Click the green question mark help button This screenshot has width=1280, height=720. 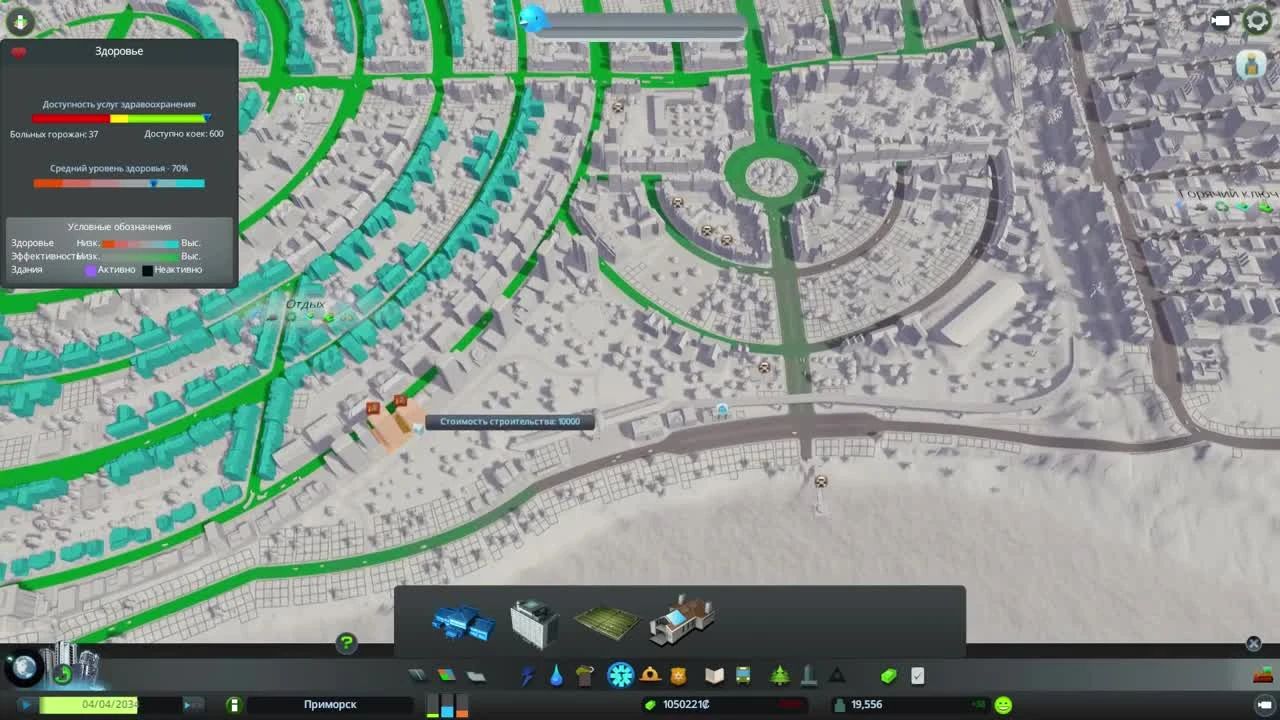[x=345, y=645]
